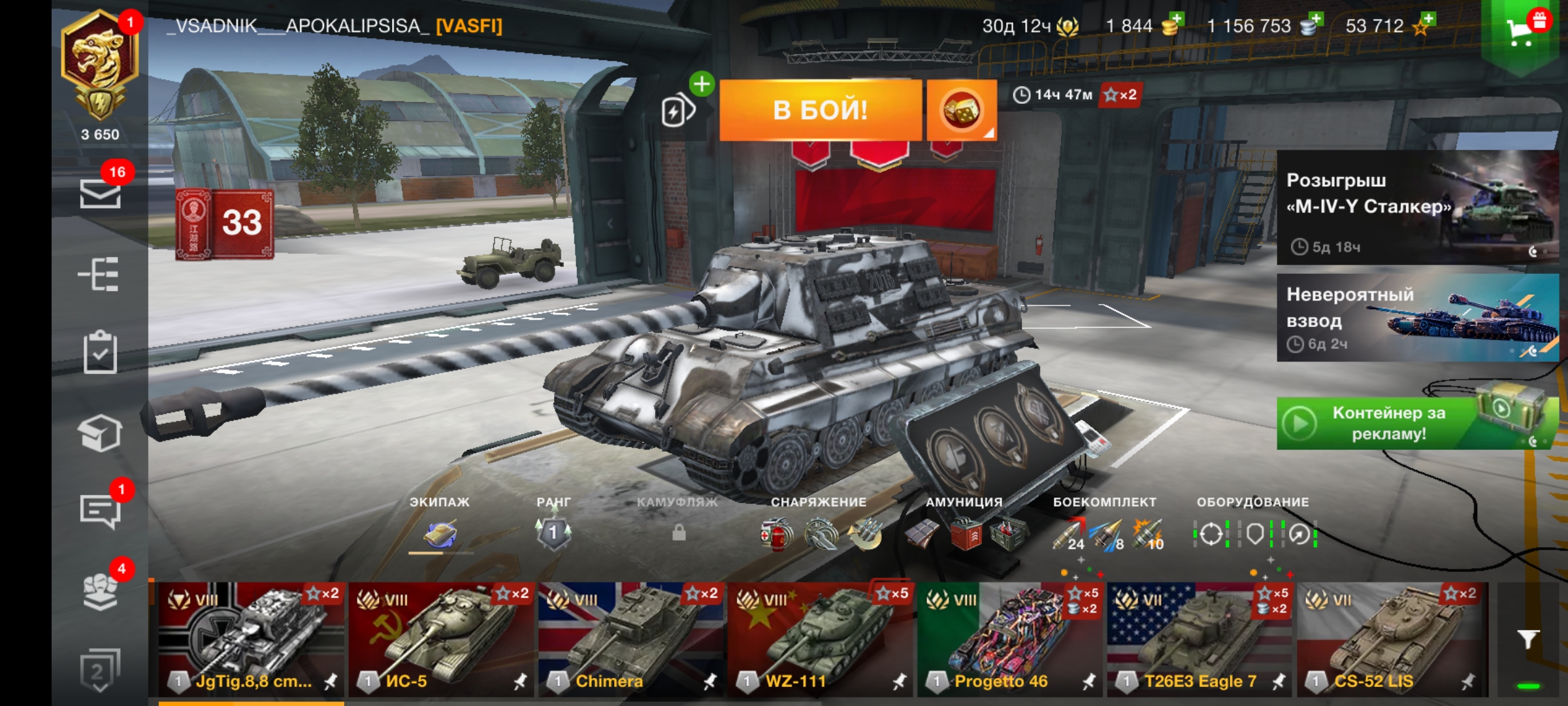
Task: Start battle with the В БОЙ! button
Action: click(820, 110)
